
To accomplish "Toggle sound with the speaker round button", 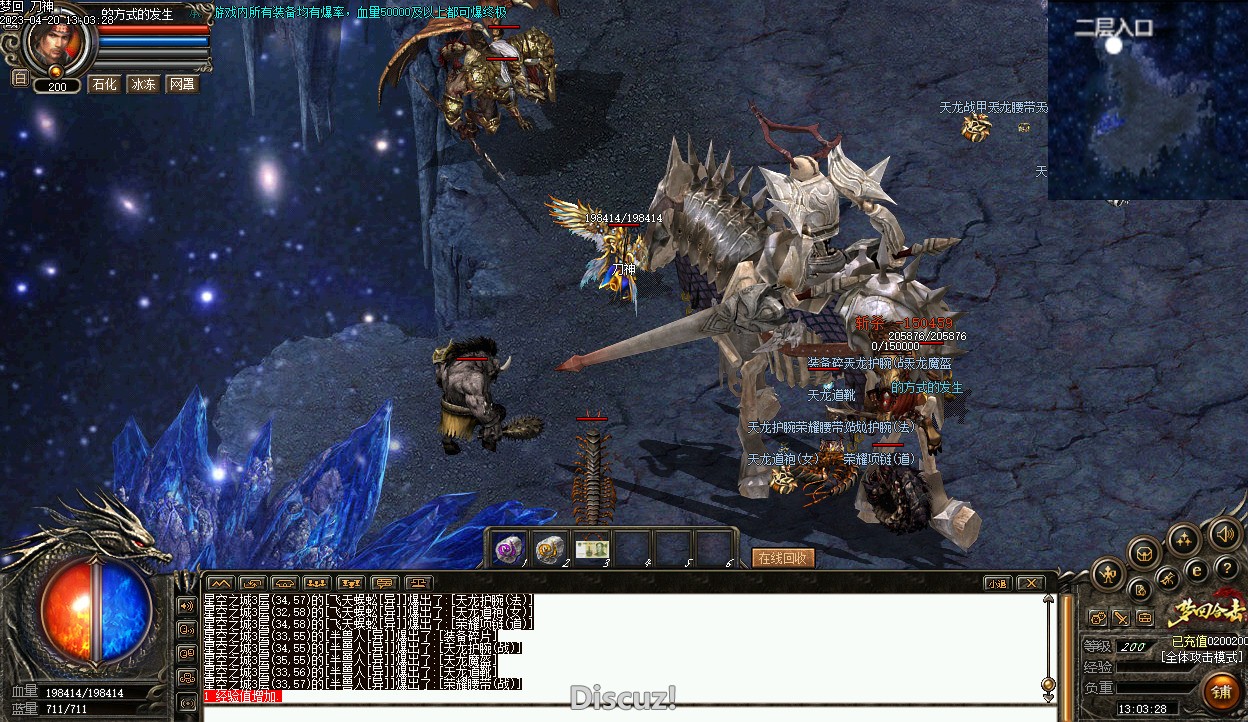I will (1225, 533).
